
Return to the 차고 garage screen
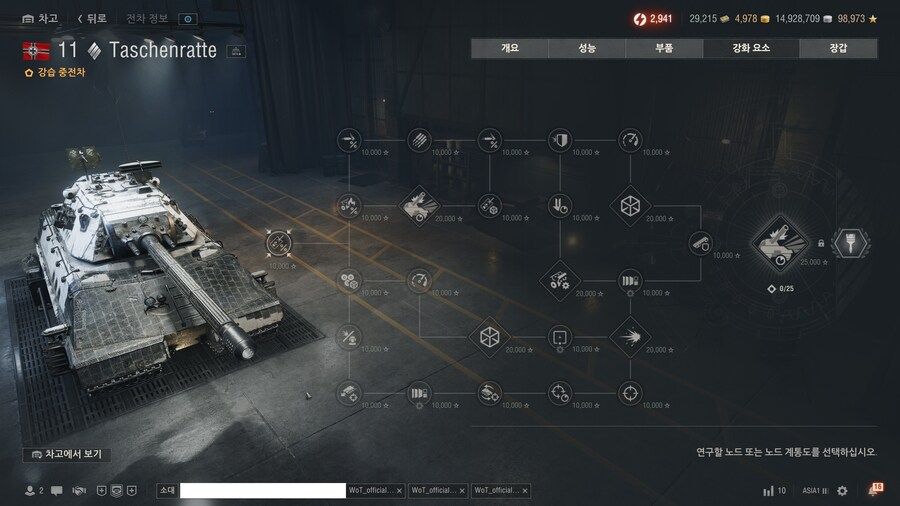(x=40, y=19)
